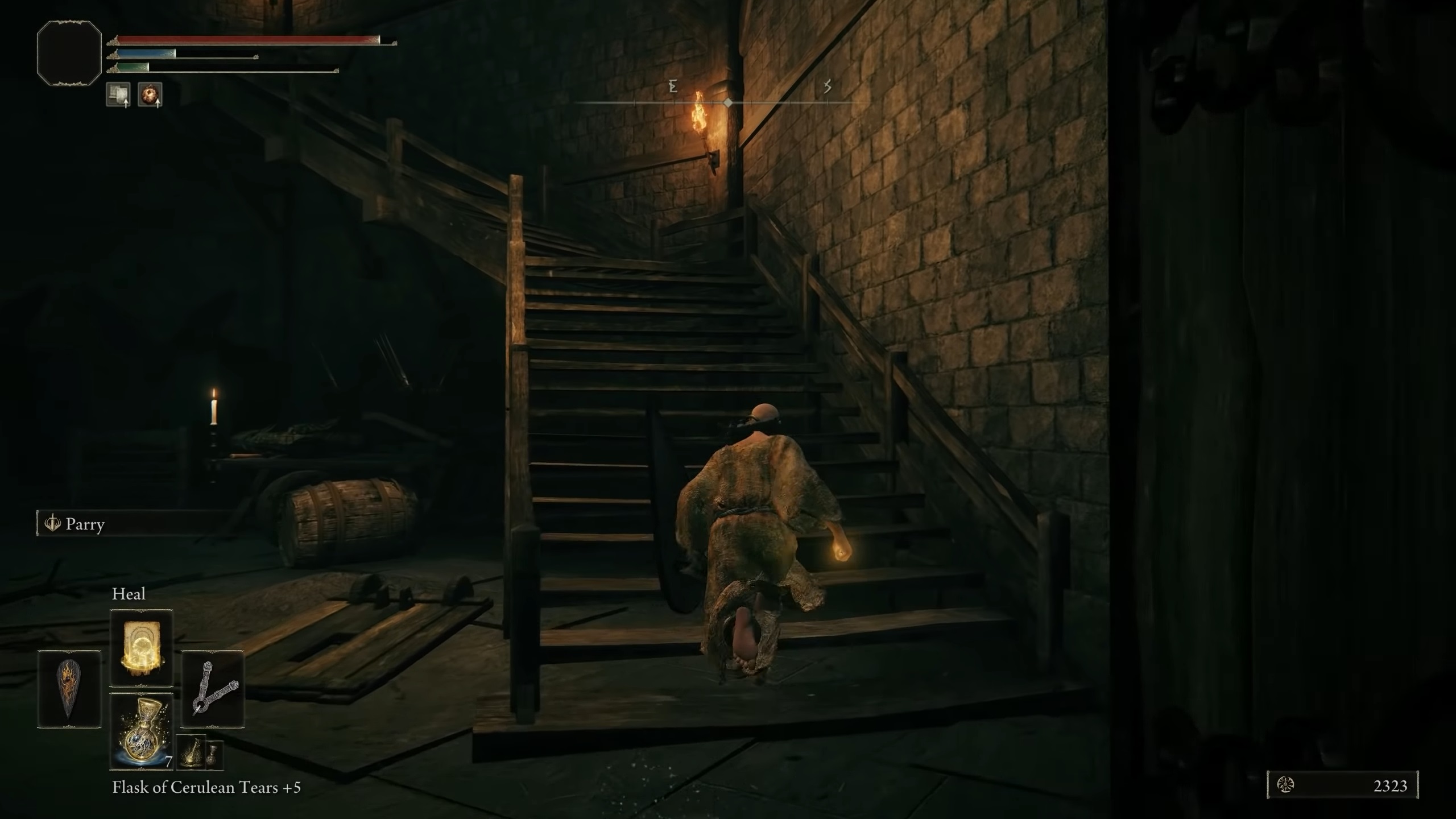Click the flask quantity number 7
The height and width of the screenshot is (819, 1456).
[169, 760]
